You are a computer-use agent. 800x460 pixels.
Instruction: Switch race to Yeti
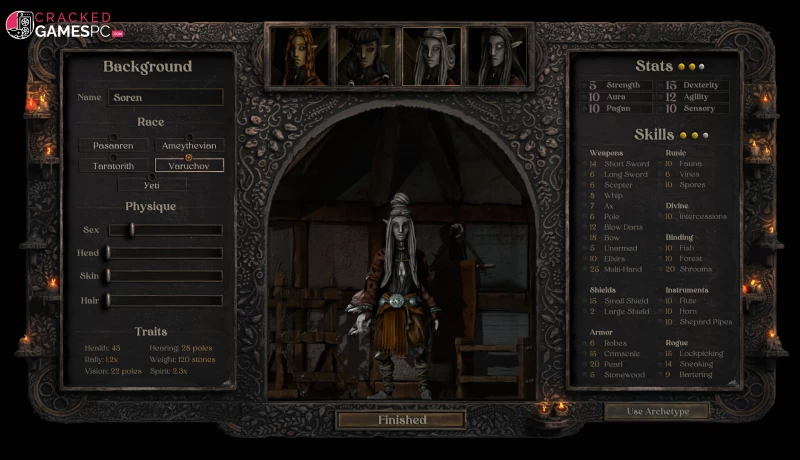click(151, 185)
